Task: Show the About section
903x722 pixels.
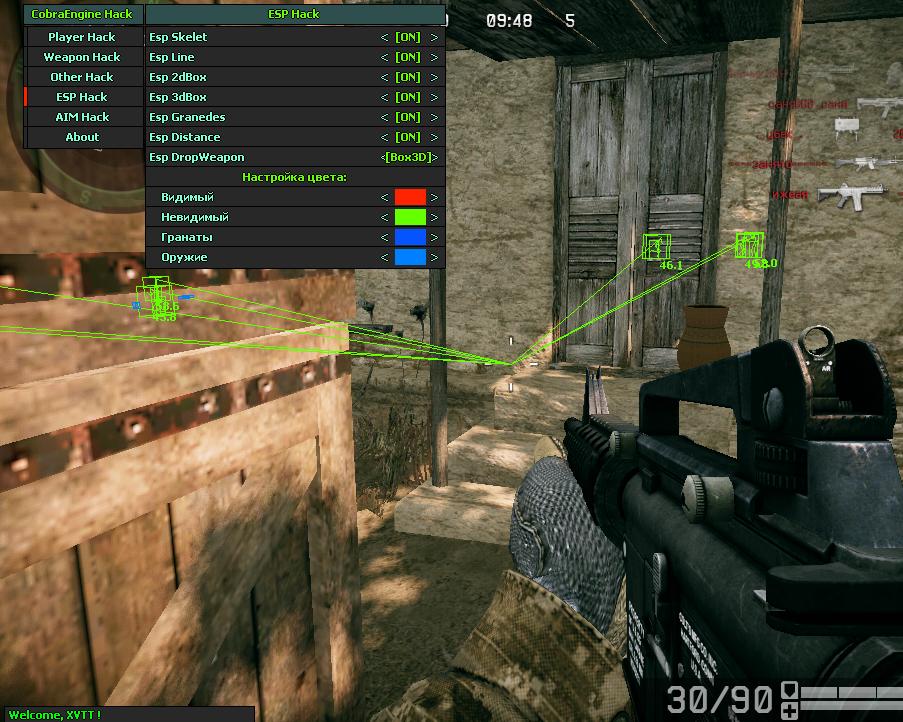Action: (82, 137)
